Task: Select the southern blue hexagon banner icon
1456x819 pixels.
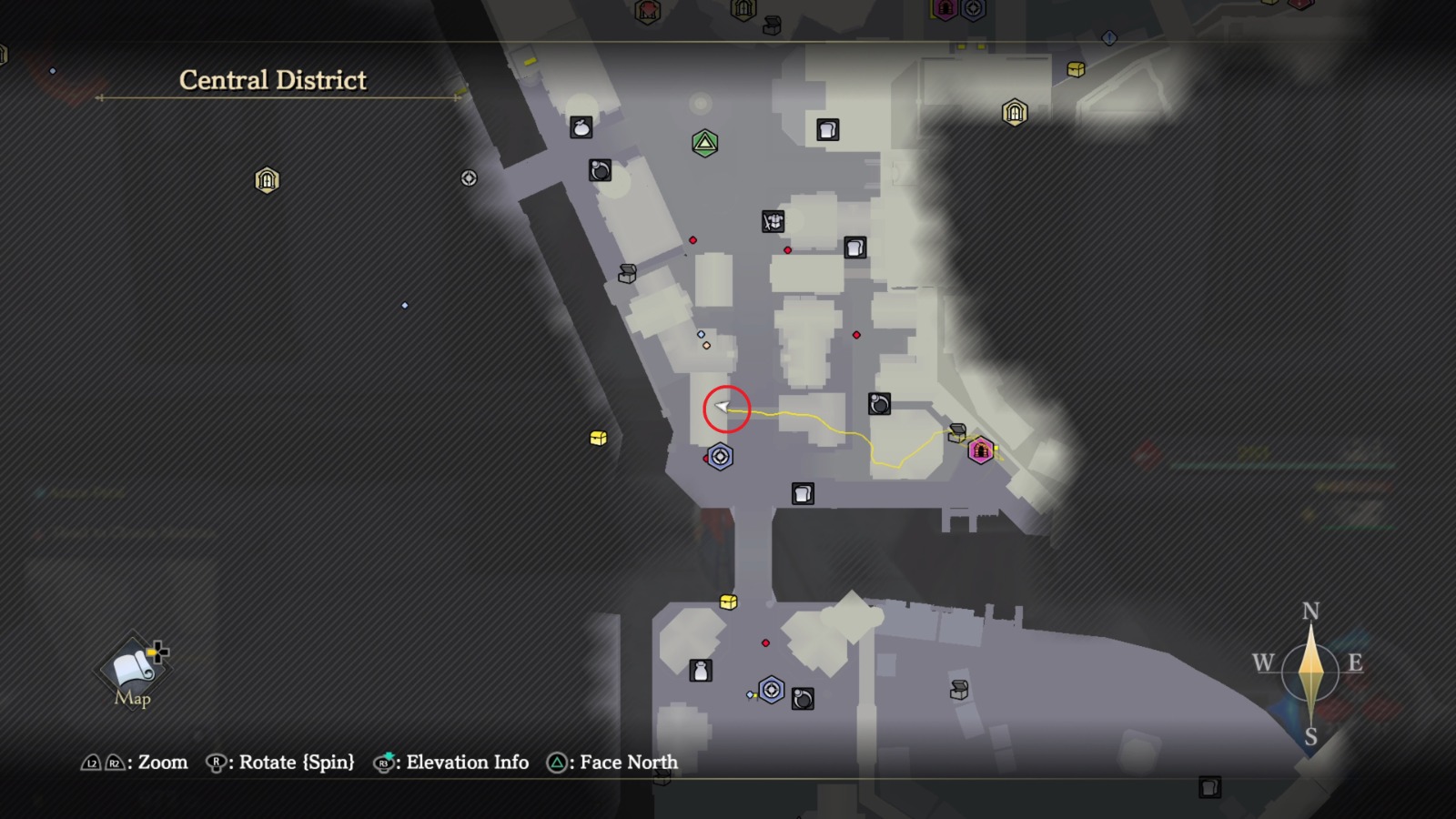Action: [771, 690]
